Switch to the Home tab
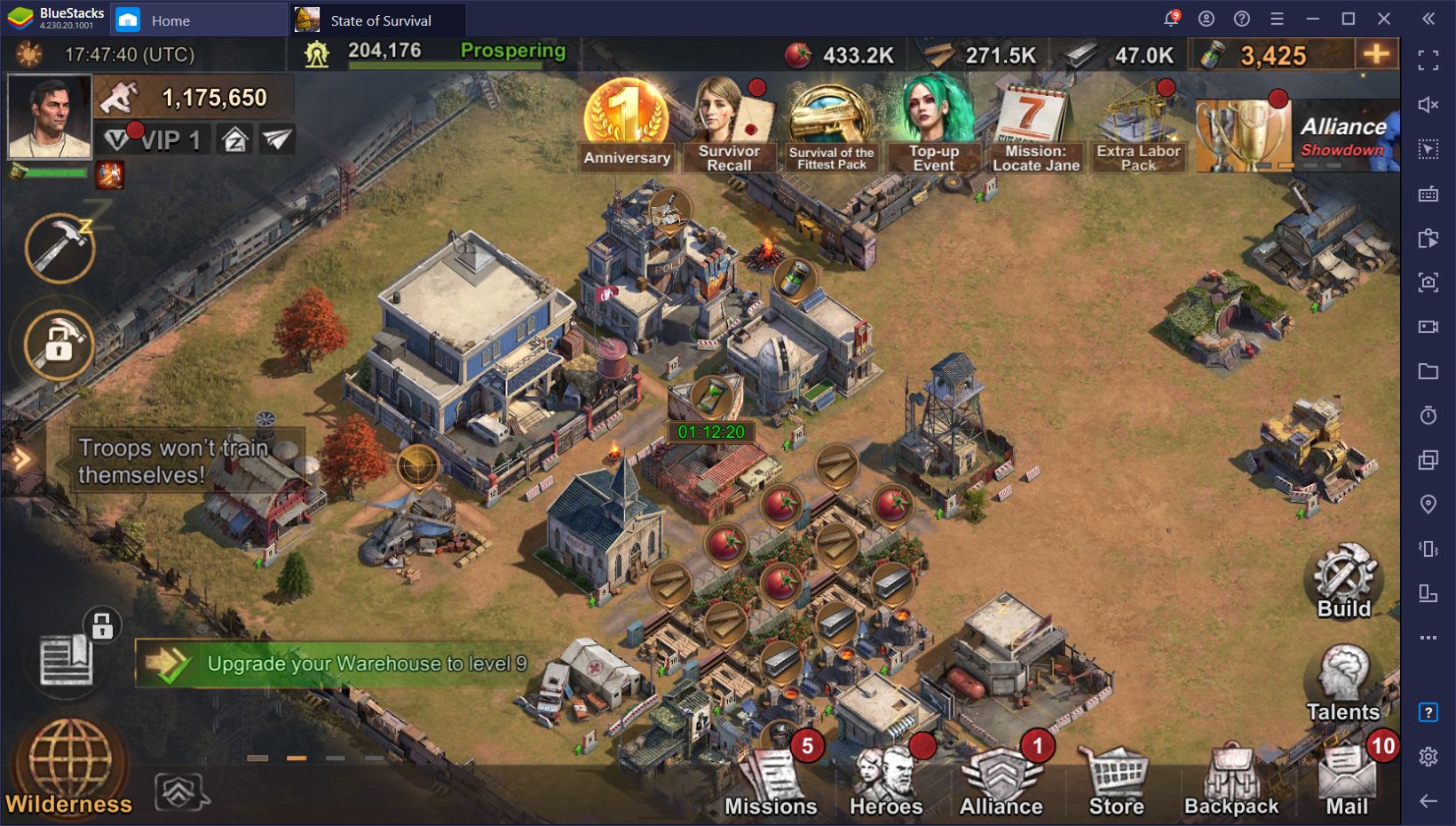Image resolution: width=1456 pixels, height=826 pixels. 169,20
